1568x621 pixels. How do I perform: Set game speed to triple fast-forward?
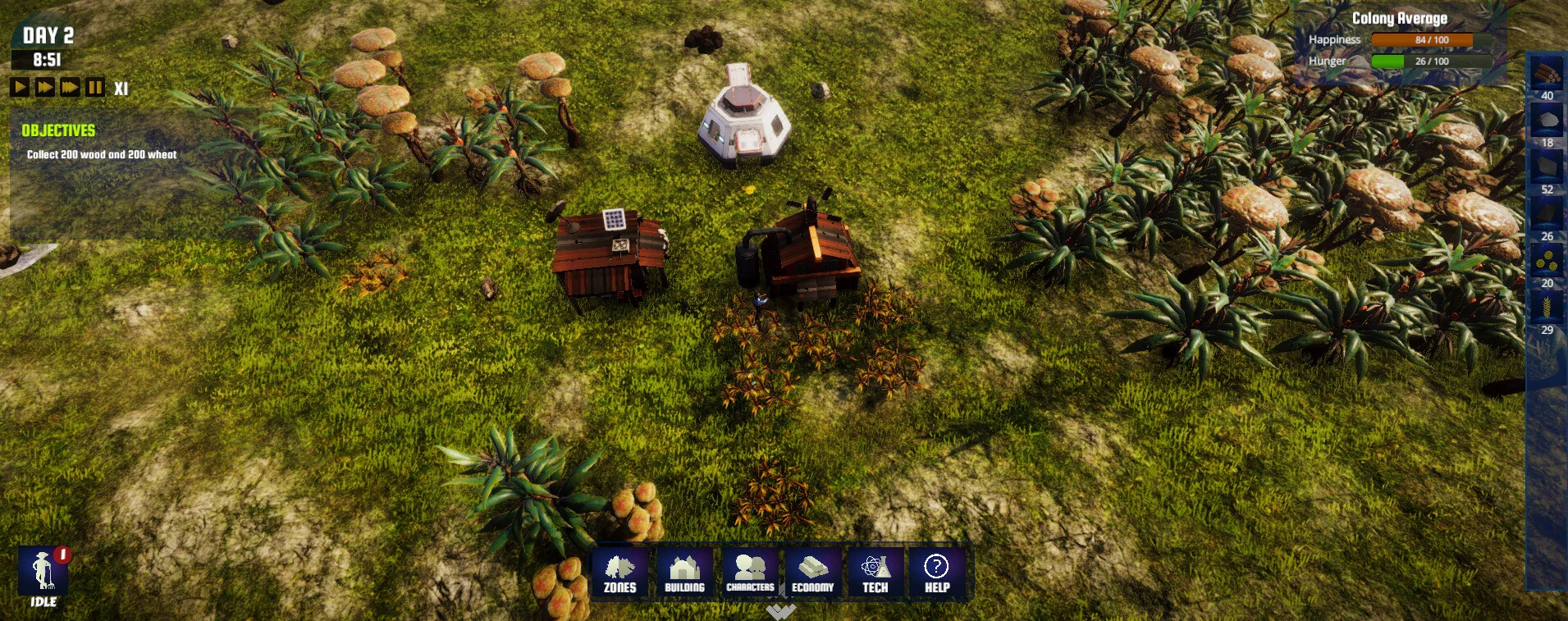[71, 87]
